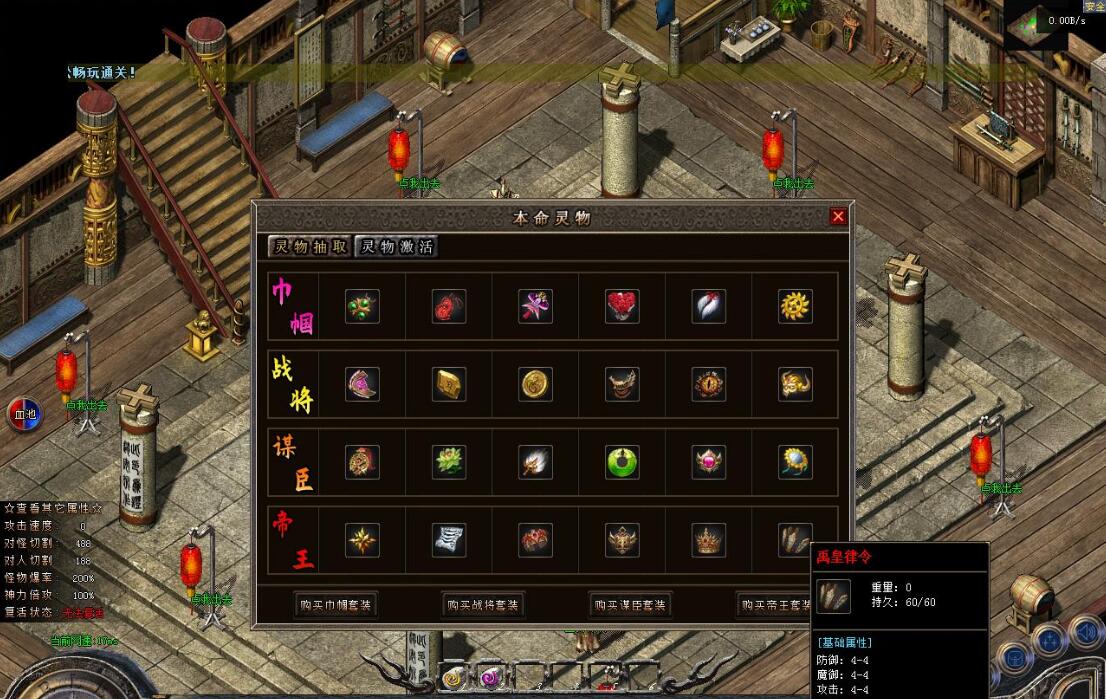
Task: Buy the 巾帼 set via 购买巾帼套装
Action: pyautogui.click(x=336, y=605)
